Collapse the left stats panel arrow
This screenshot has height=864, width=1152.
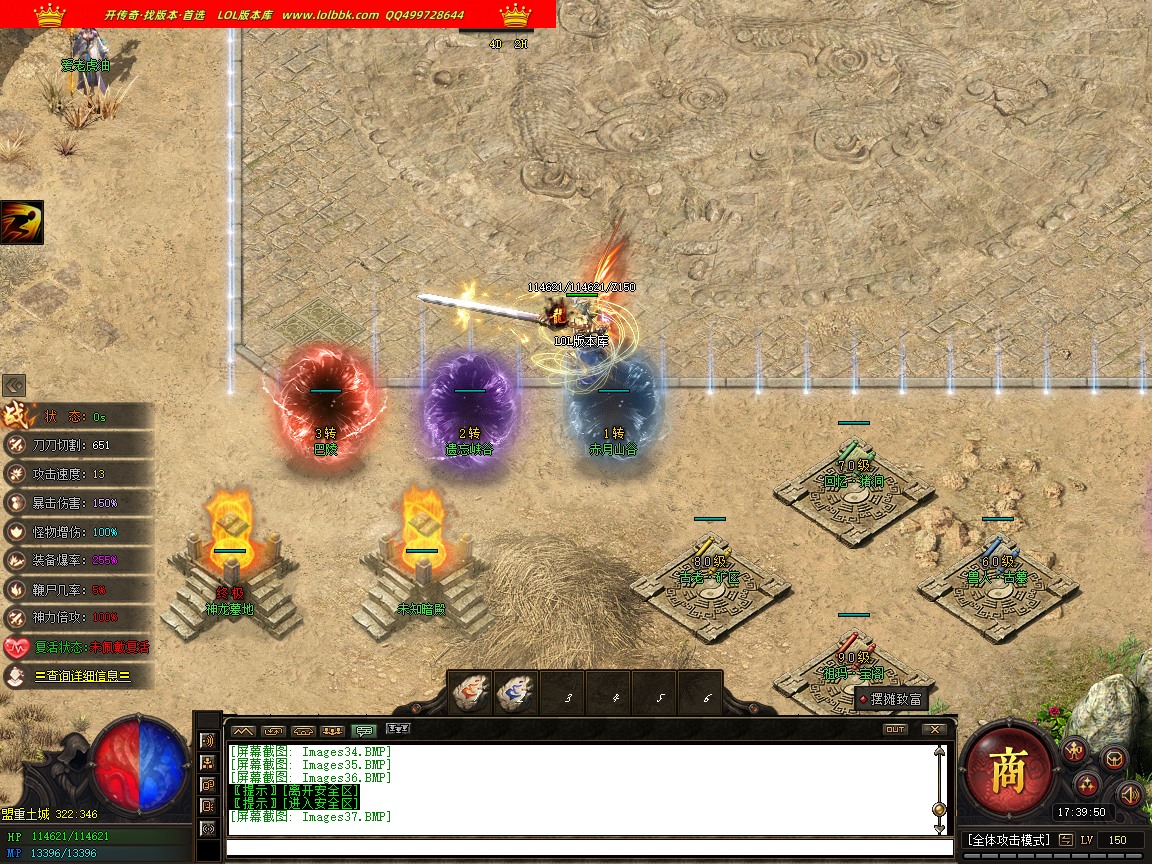(13, 385)
